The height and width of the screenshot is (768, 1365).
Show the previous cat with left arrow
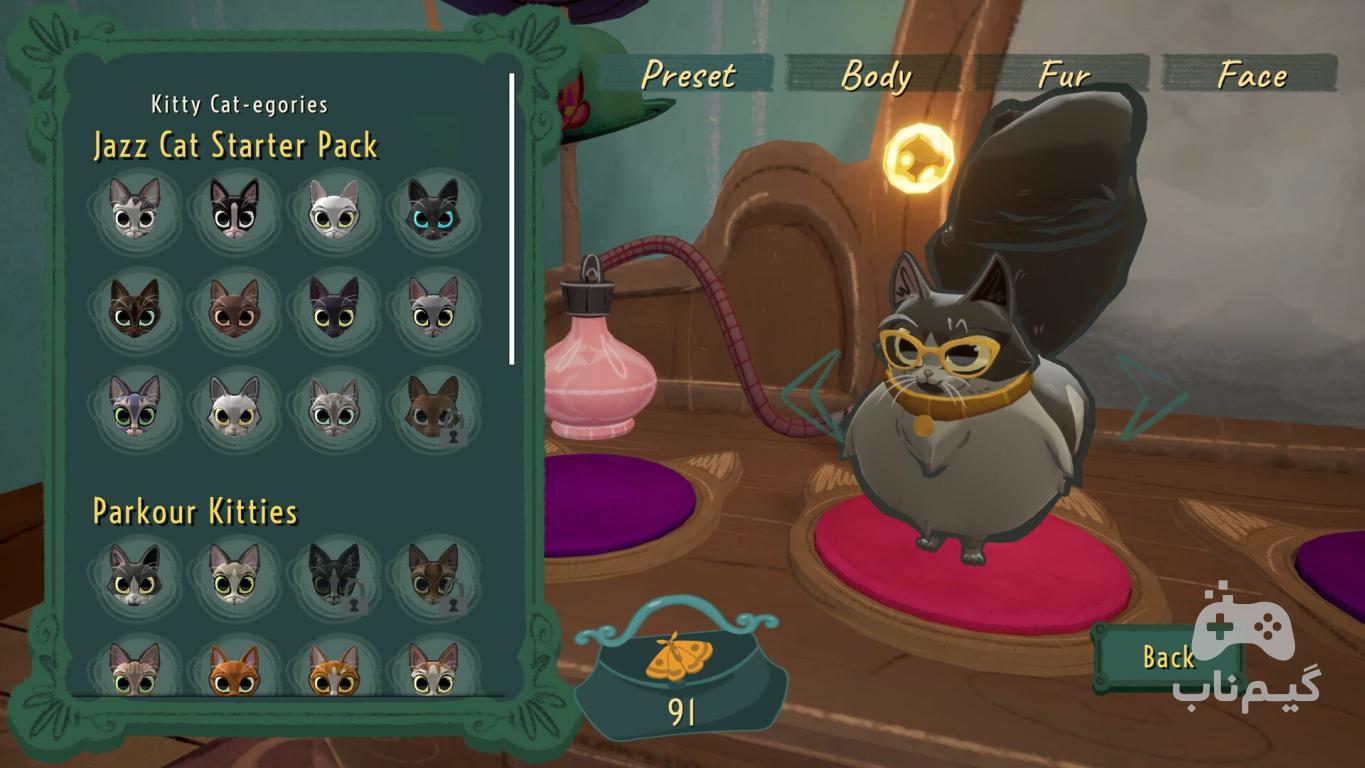[x=809, y=396]
